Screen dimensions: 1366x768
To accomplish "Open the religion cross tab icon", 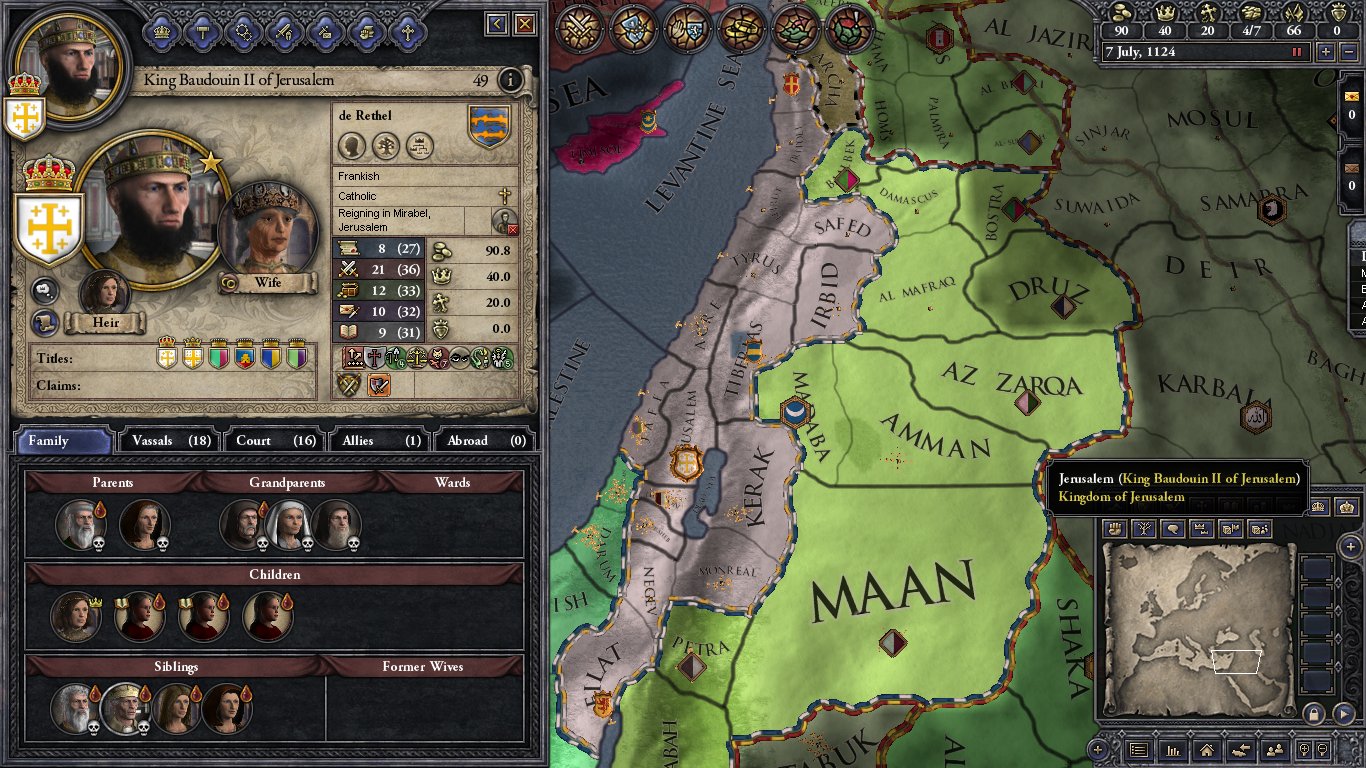I will (407, 32).
